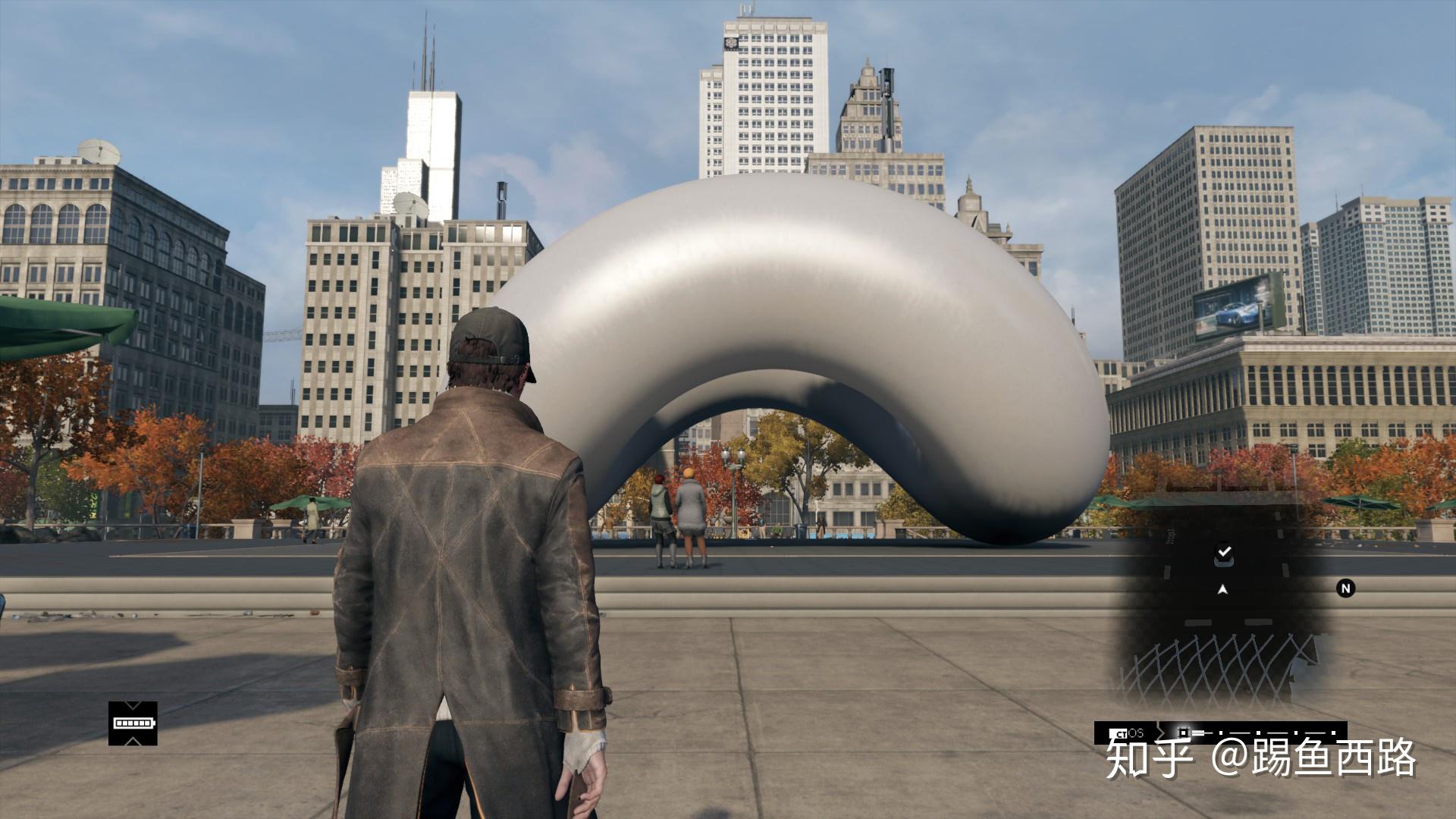The height and width of the screenshot is (819, 1456).
Task: Click the player arrow on the minimap
Action: (1222, 589)
